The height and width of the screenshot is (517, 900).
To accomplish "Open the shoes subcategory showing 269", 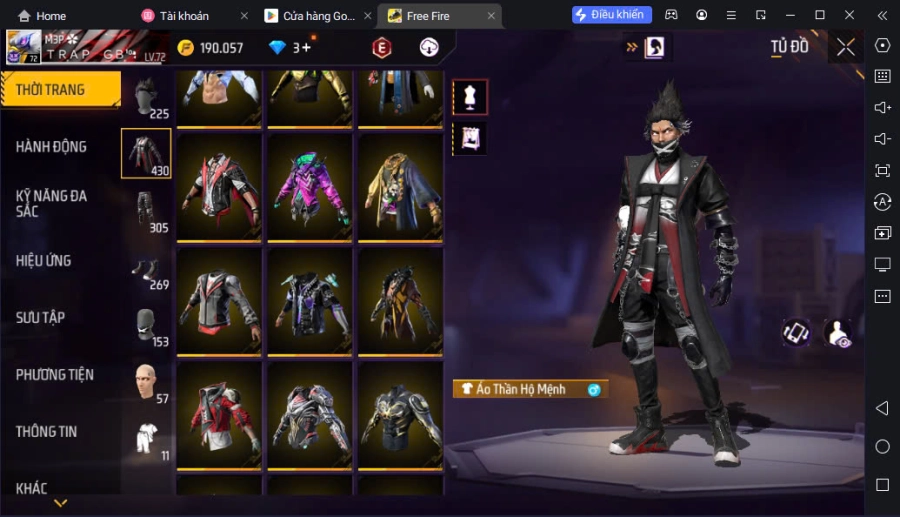I will [146, 268].
